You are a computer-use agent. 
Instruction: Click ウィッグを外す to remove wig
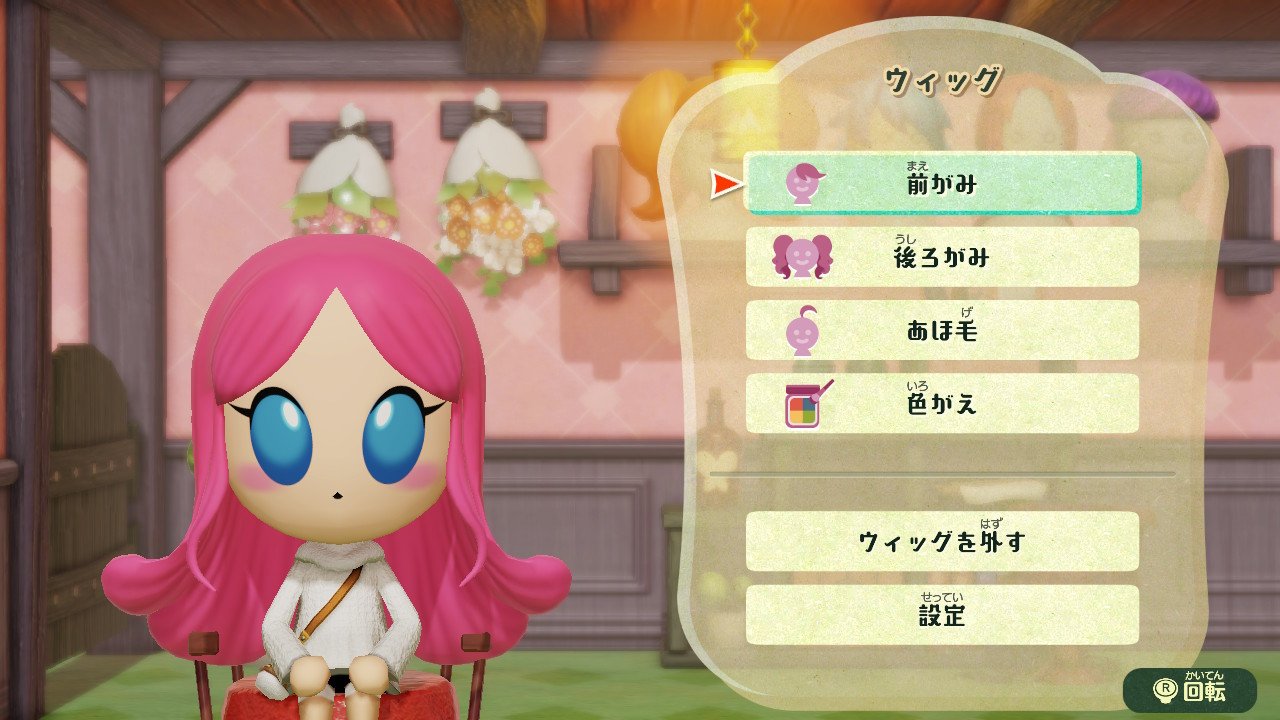point(941,541)
